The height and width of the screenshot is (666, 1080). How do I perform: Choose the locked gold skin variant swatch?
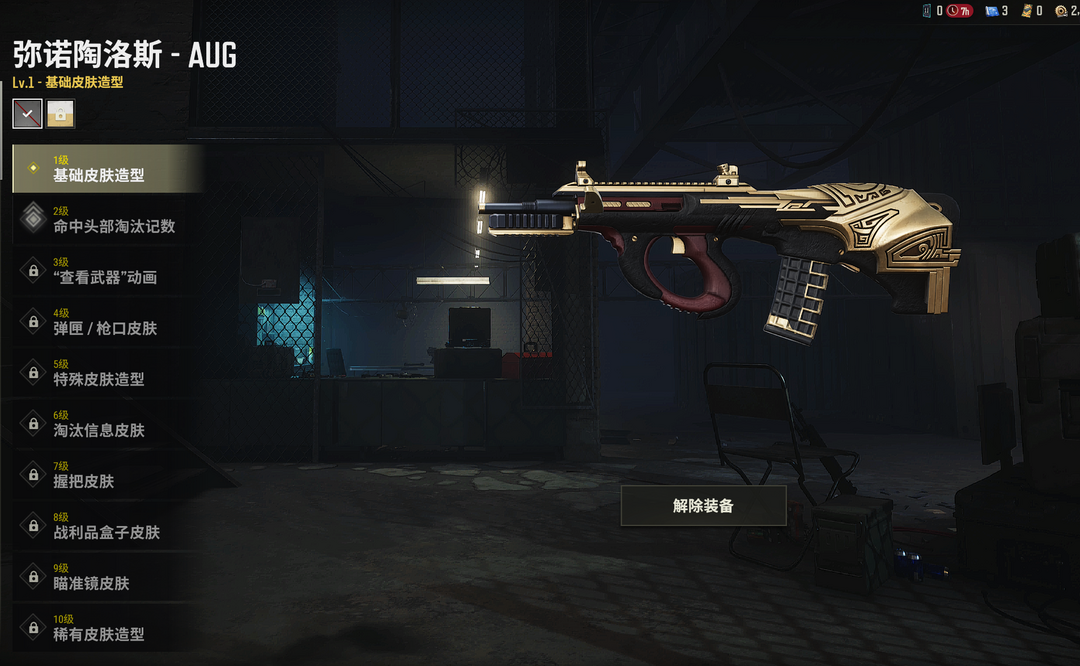[x=60, y=114]
